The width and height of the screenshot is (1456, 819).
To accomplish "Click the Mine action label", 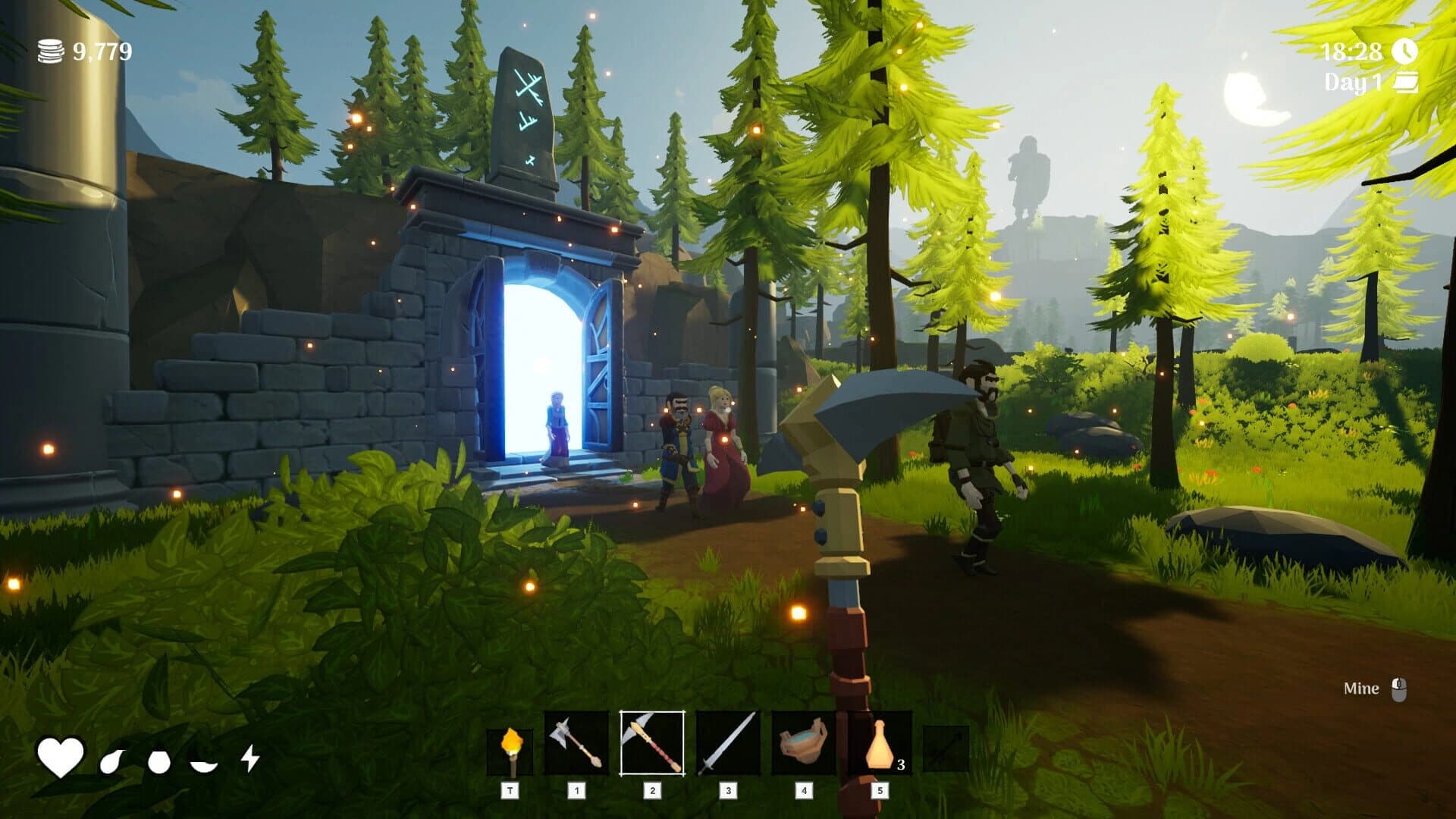I will 1361,689.
